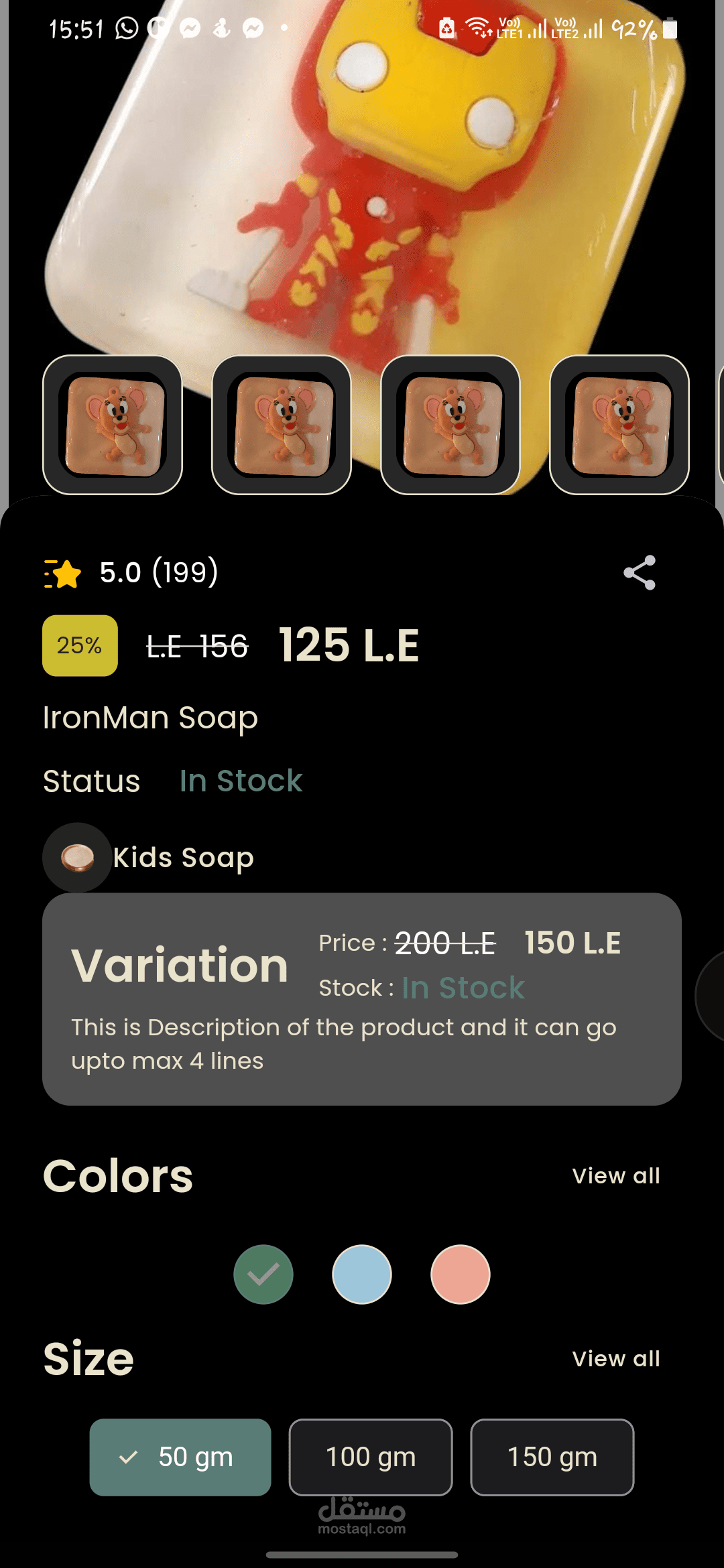724x1568 pixels.
Task: Select the green color swatch
Action: coord(263,1275)
